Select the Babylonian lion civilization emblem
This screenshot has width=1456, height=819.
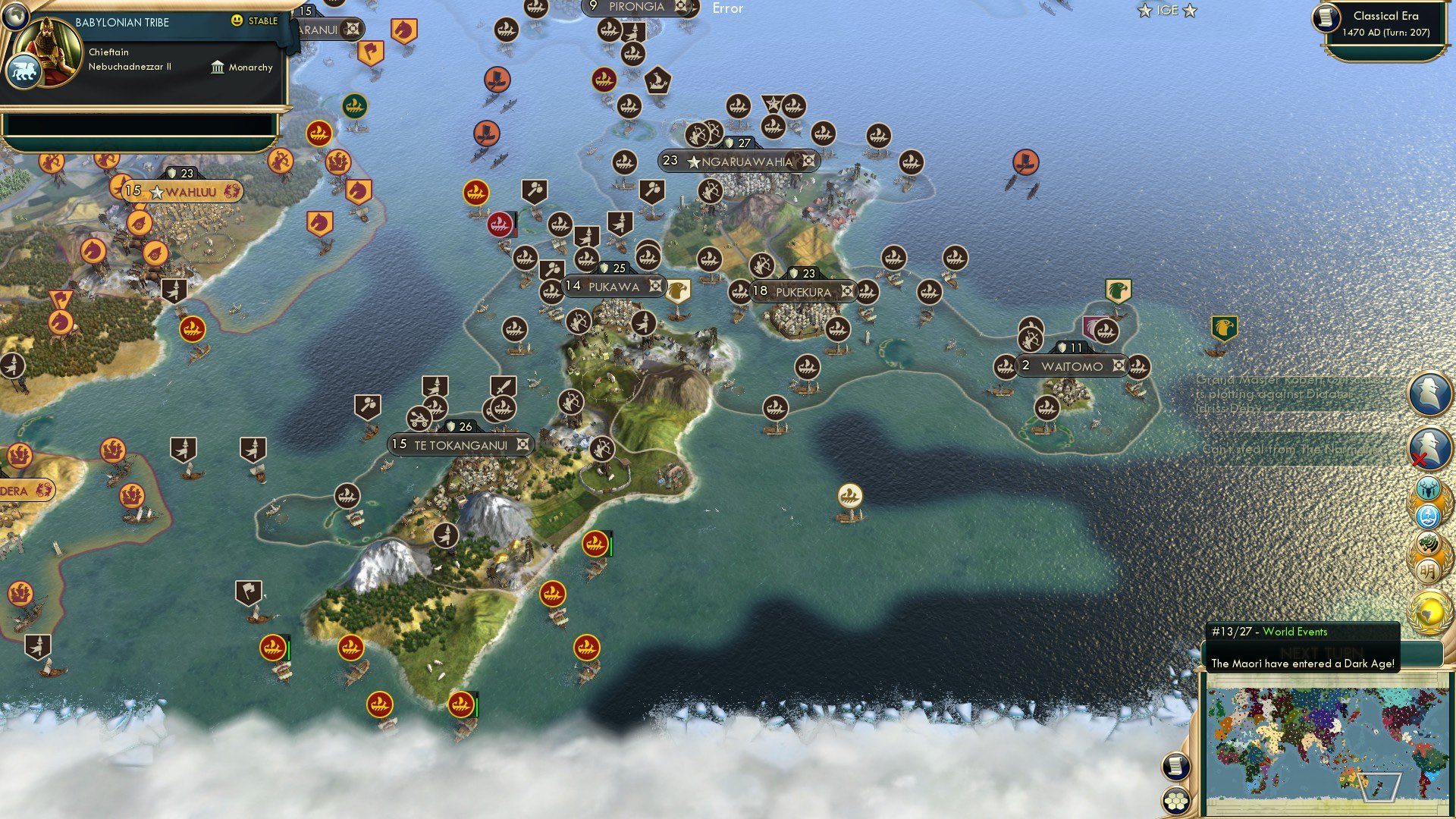pos(25,71)
